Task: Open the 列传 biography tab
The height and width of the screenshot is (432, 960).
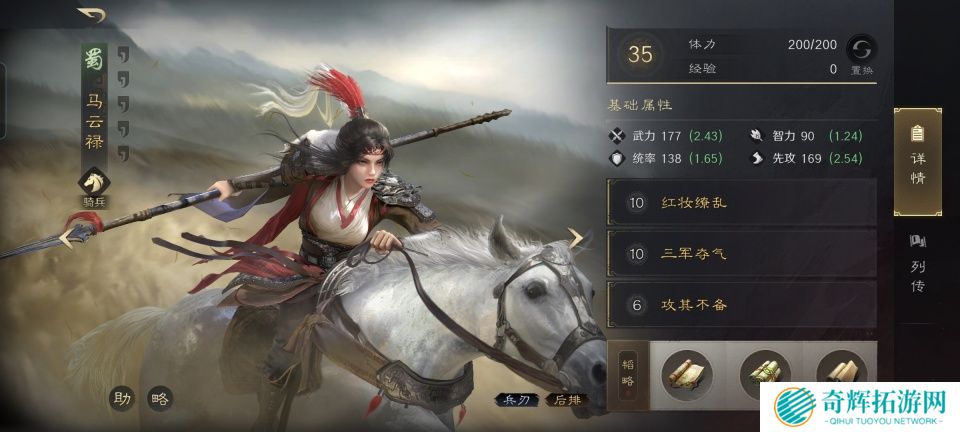Action: pos(916,264)
